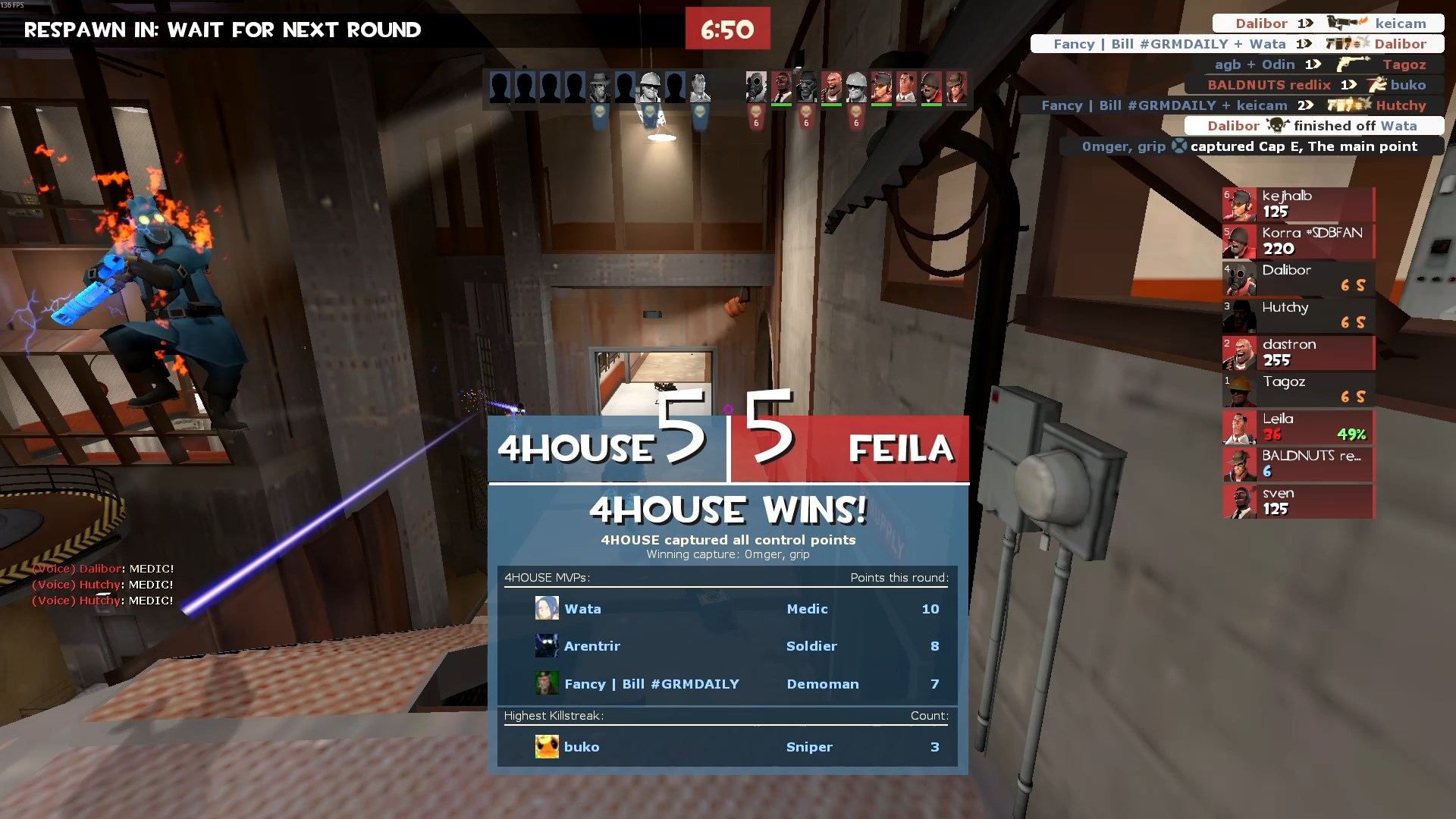Image resolution: width=1456 pixels, height=819 pixels.
Task: Select Leila's Medic row showing 49%
Action: 1298,427
